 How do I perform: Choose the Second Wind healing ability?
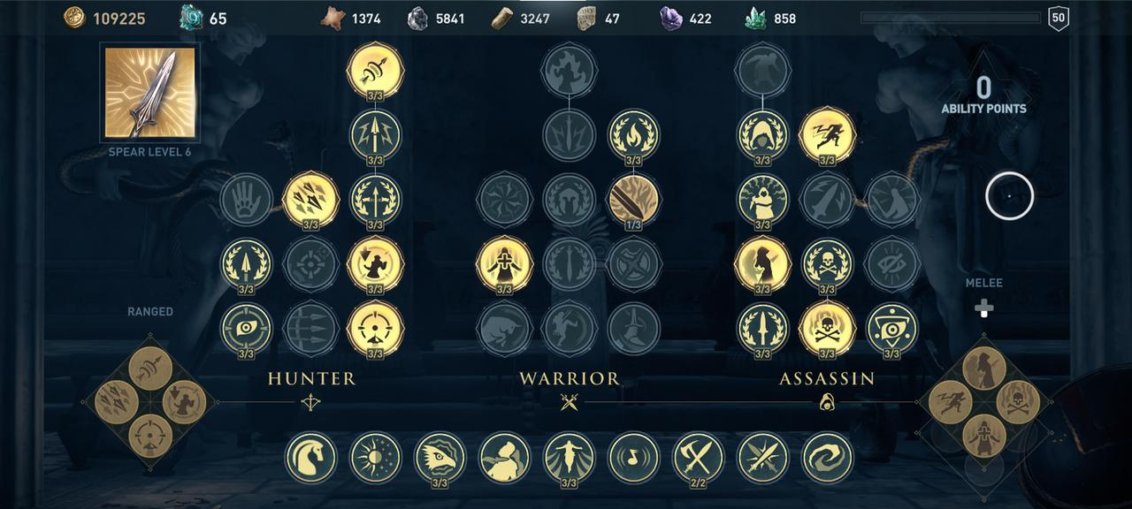tap(505, 264)
